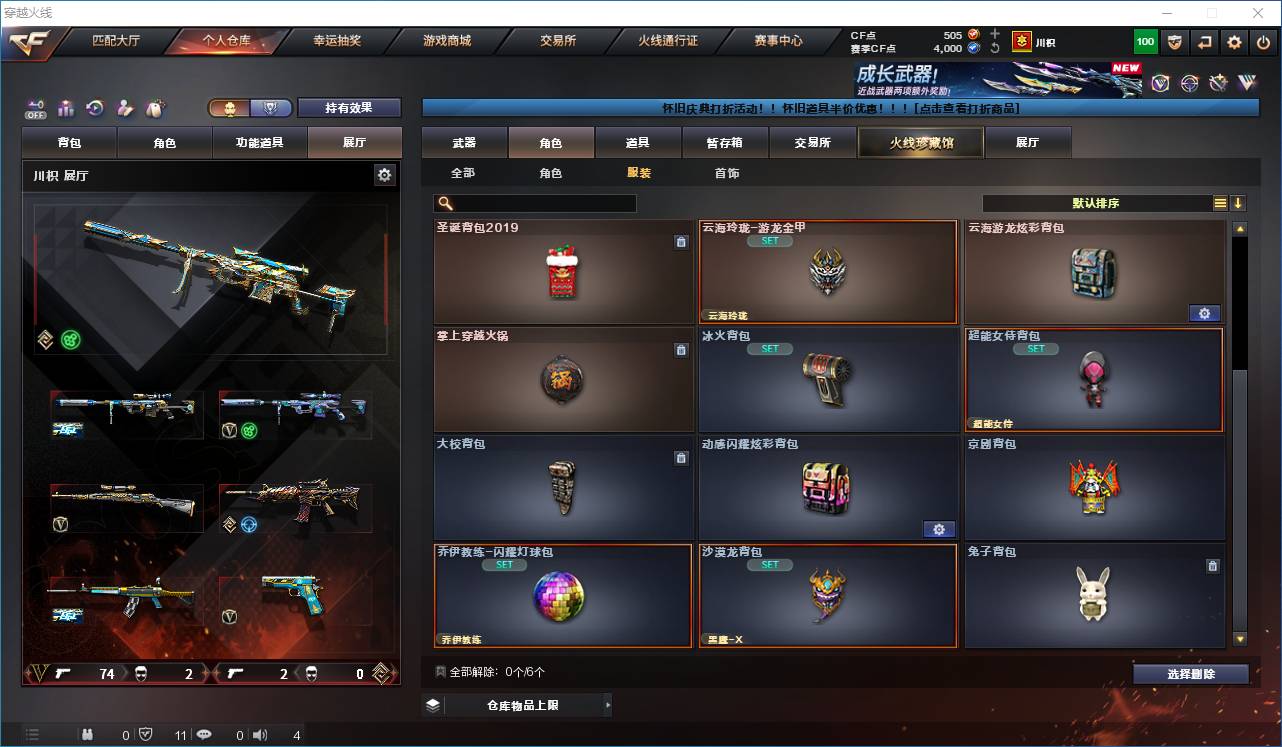Open the history refresh icon near the backpack tabs
1282x747 pixels.
coord(93,108)
